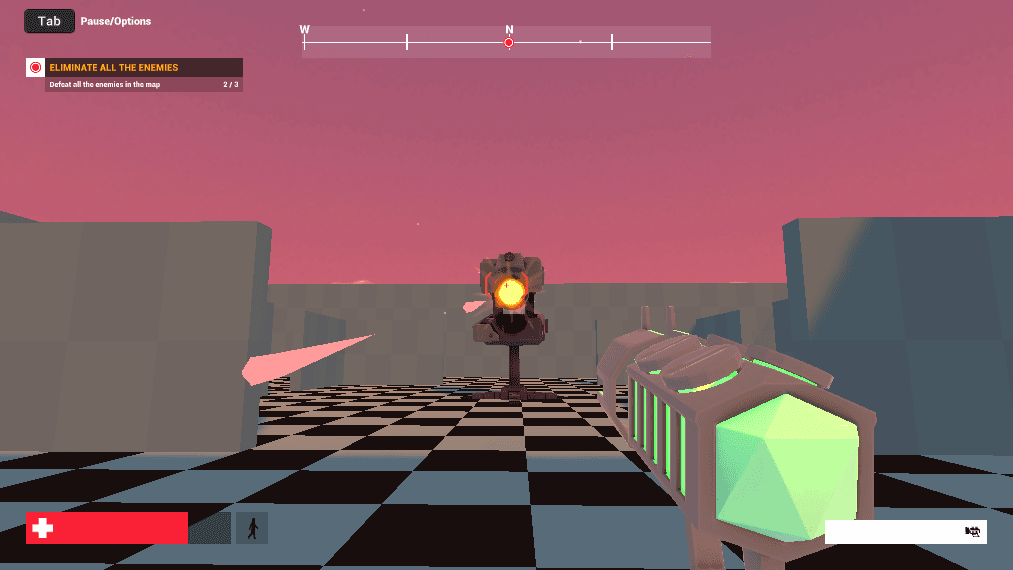Click the red objective target icon
The image size is (1013, 570).
pyautogui.click(x=36, y=68)
